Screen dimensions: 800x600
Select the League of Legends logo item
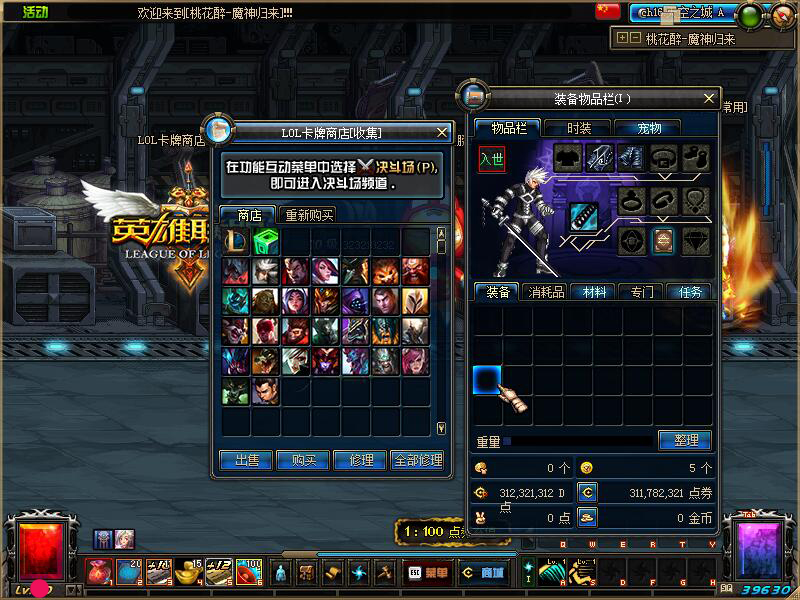coord(236,240)
